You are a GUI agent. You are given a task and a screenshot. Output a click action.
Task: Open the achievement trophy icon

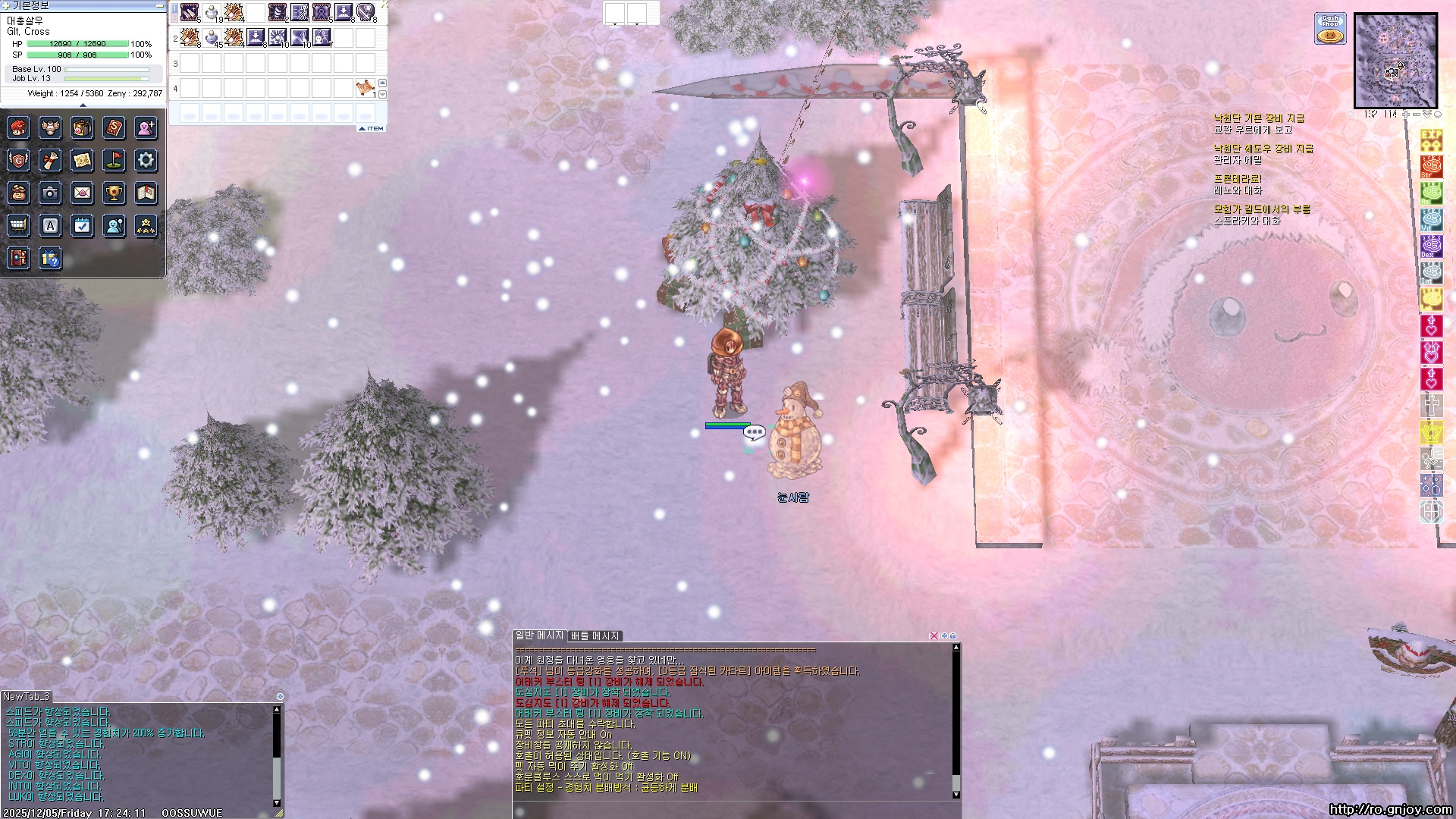(114, 193)
